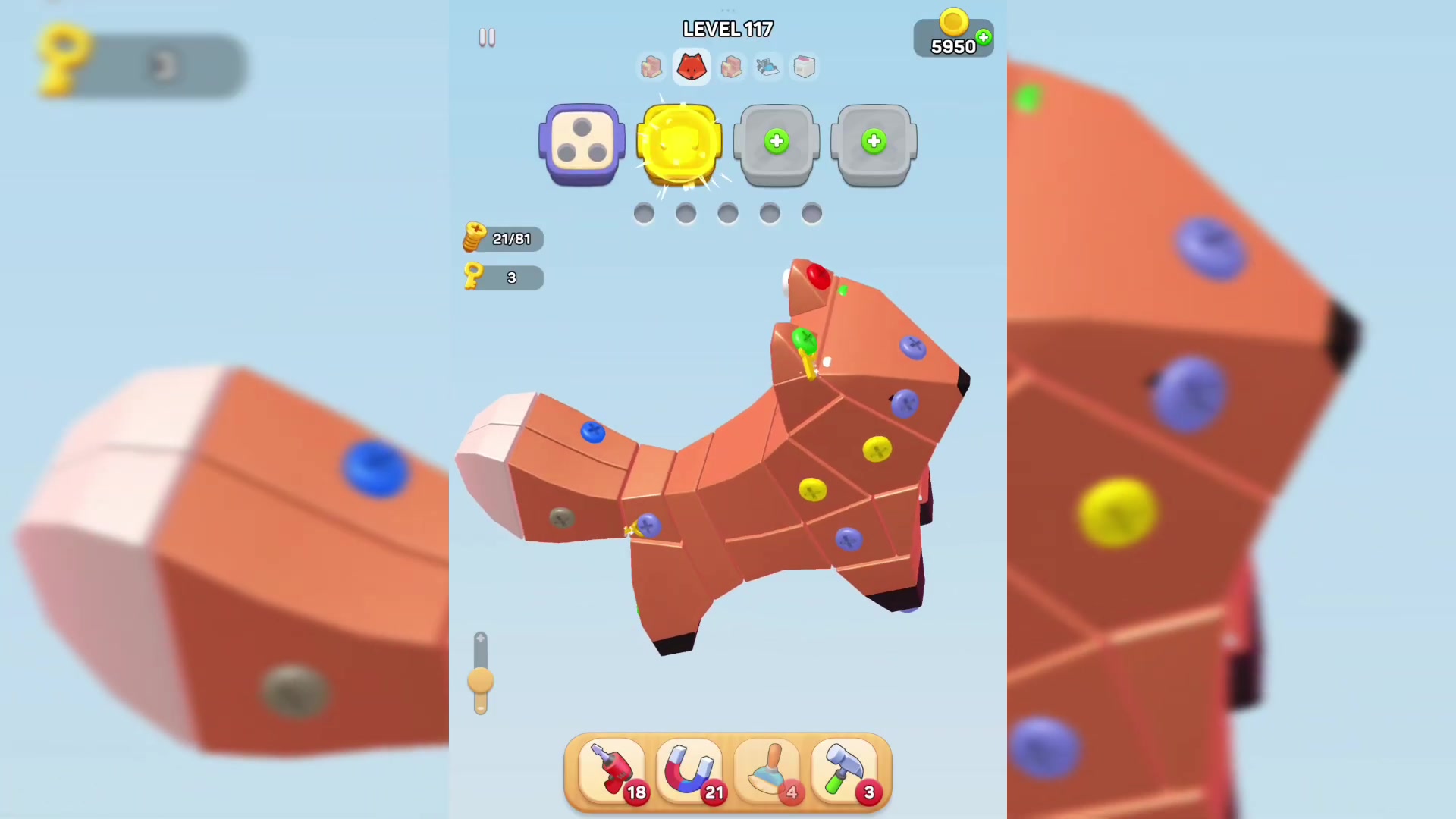Select the fox head figure tab
Image resolution: width=1456 pixels, height=819 pixels.
691,67
